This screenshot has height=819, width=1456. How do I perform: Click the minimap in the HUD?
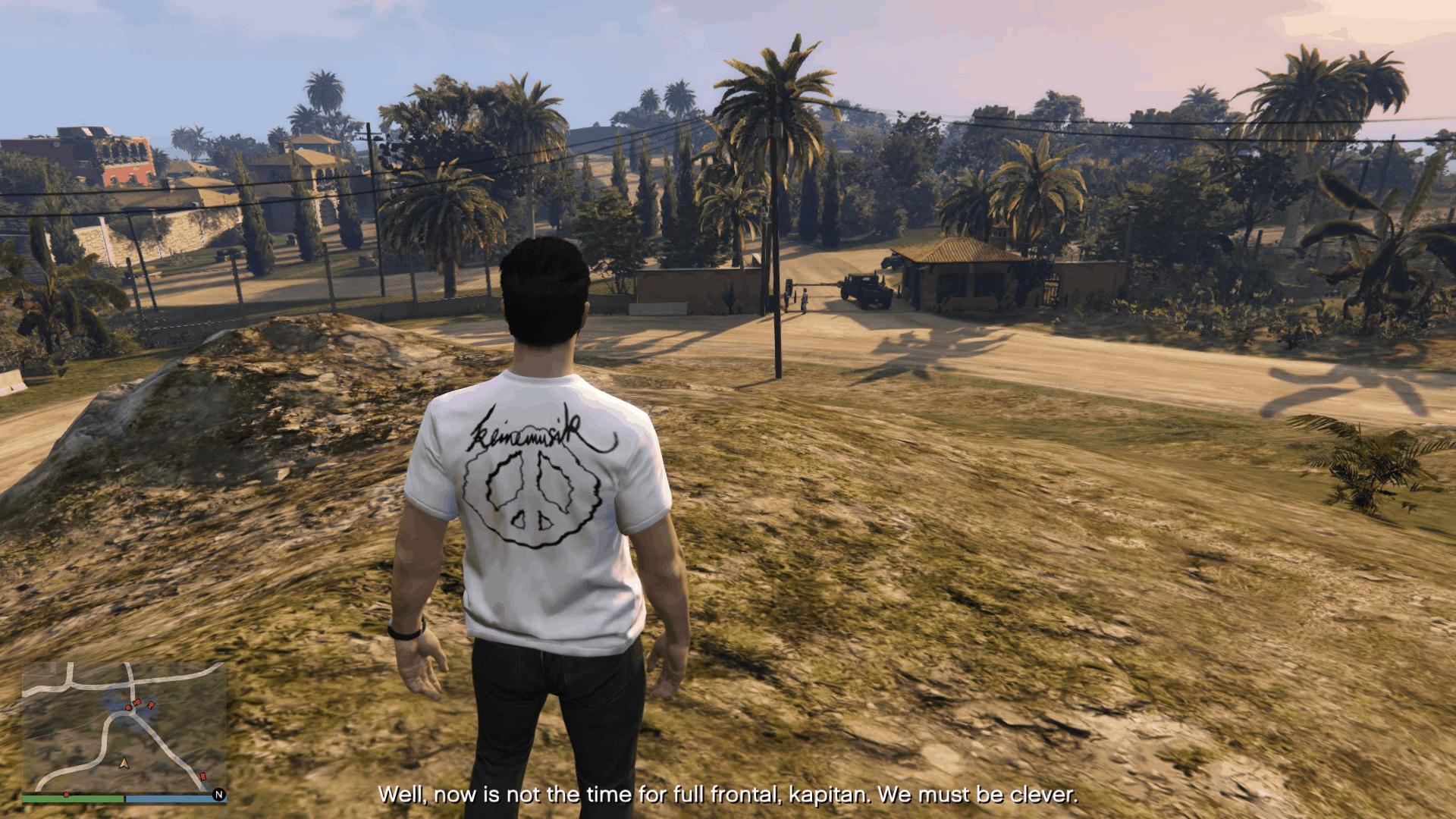[124, 726]
